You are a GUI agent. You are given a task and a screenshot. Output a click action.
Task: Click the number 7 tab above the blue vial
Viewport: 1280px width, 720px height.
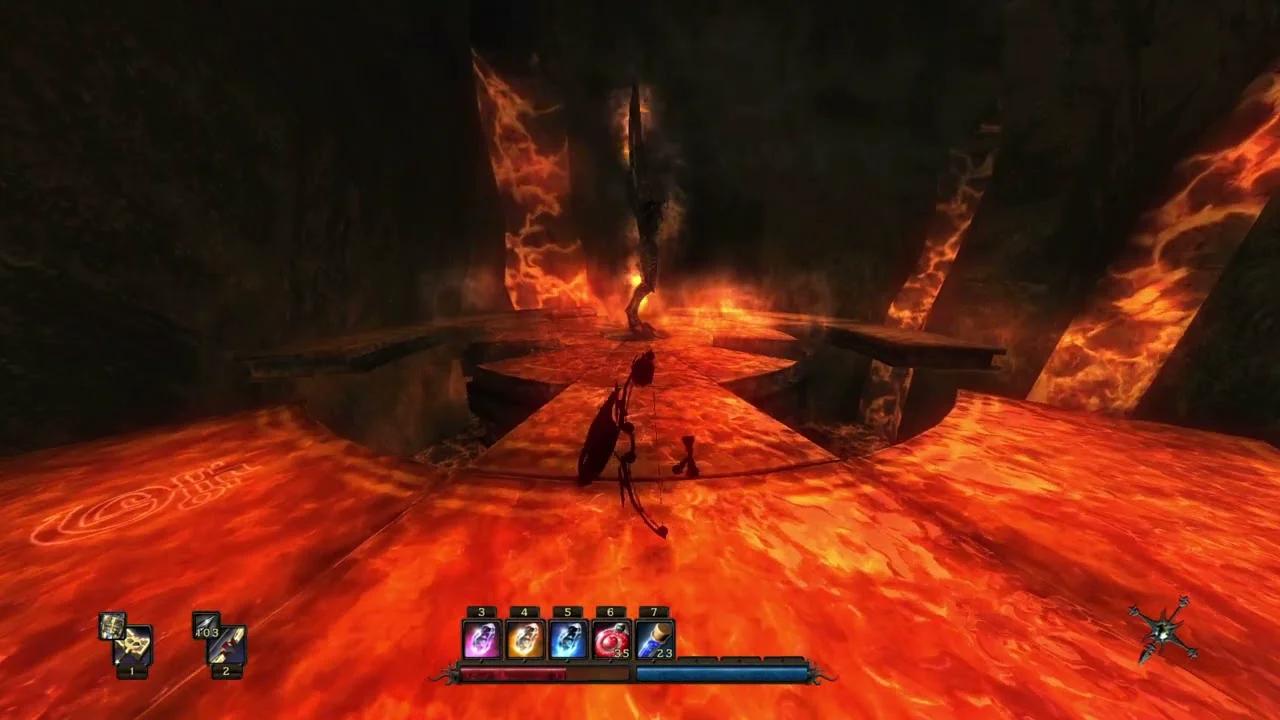pos(653,612)
